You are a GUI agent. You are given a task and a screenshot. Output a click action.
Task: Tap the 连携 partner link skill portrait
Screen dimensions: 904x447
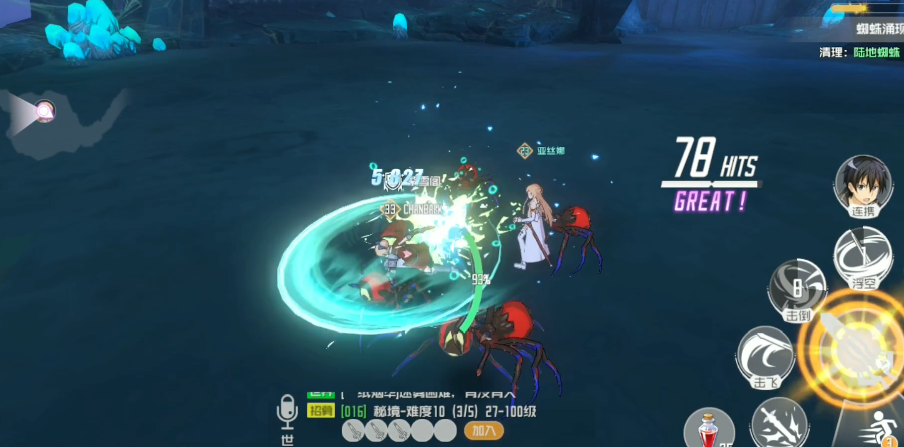click(x=863, y=185)
